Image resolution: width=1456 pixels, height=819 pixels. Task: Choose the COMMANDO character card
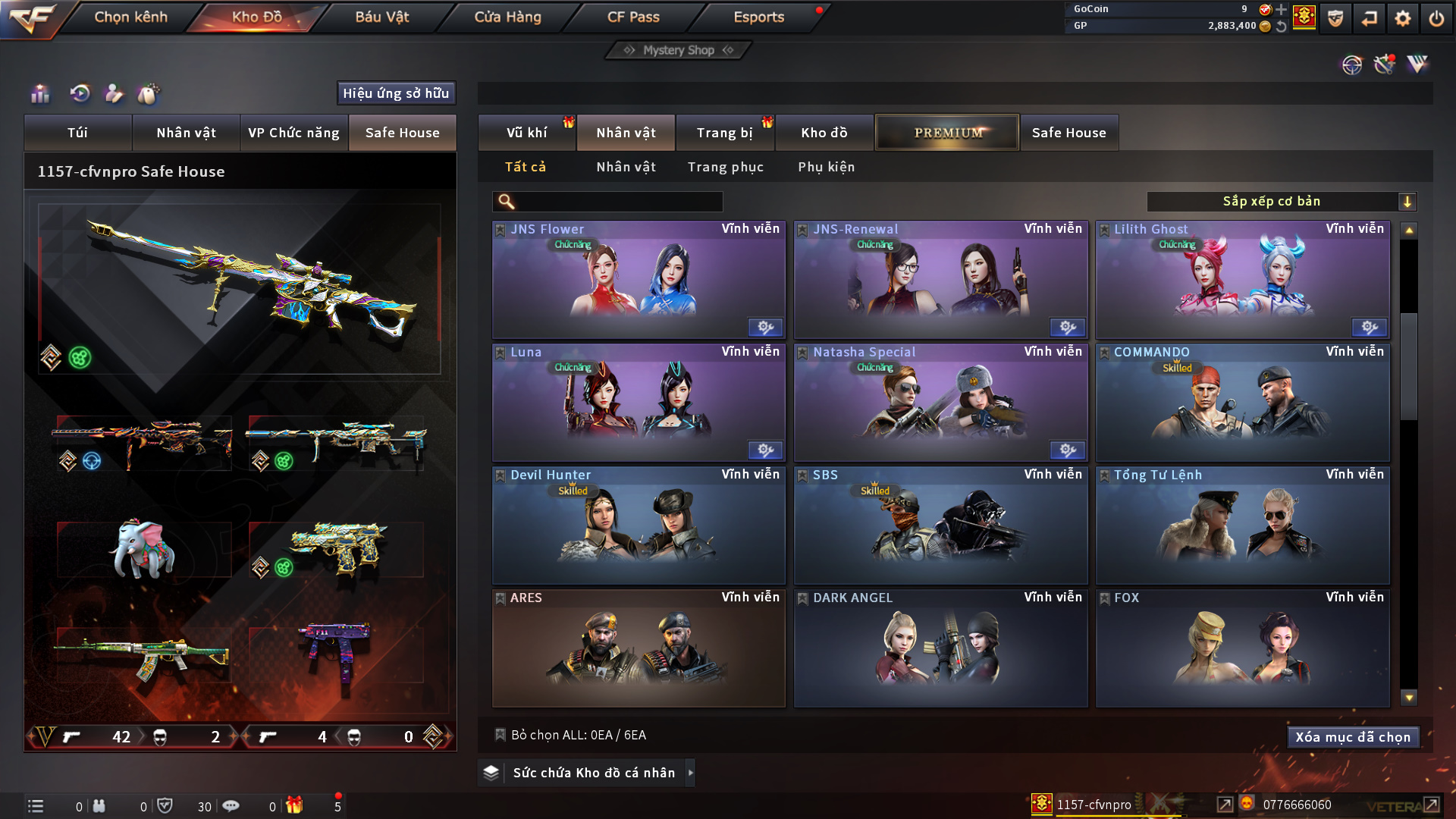[x=1242, y=403]
